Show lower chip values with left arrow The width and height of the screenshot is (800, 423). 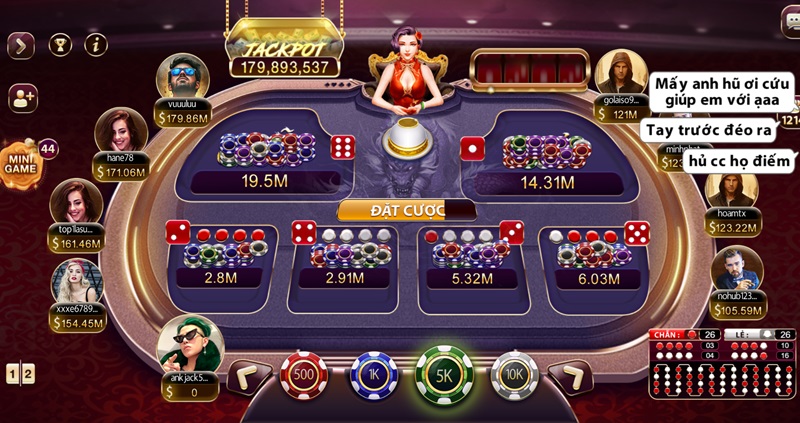[247, 376]
